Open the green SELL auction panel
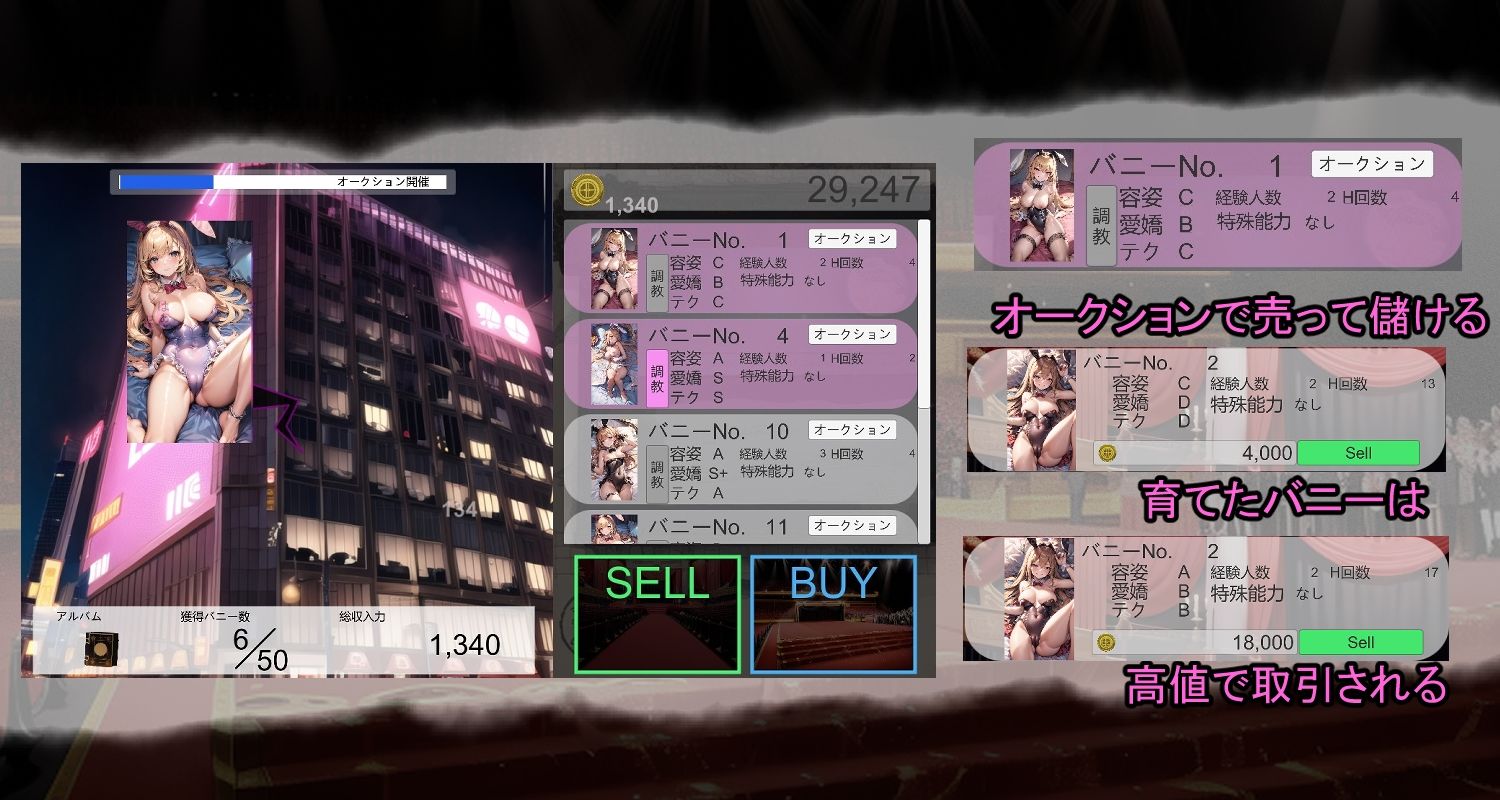The width and height of the screenshot is (1500, 800). coord(657,613)
